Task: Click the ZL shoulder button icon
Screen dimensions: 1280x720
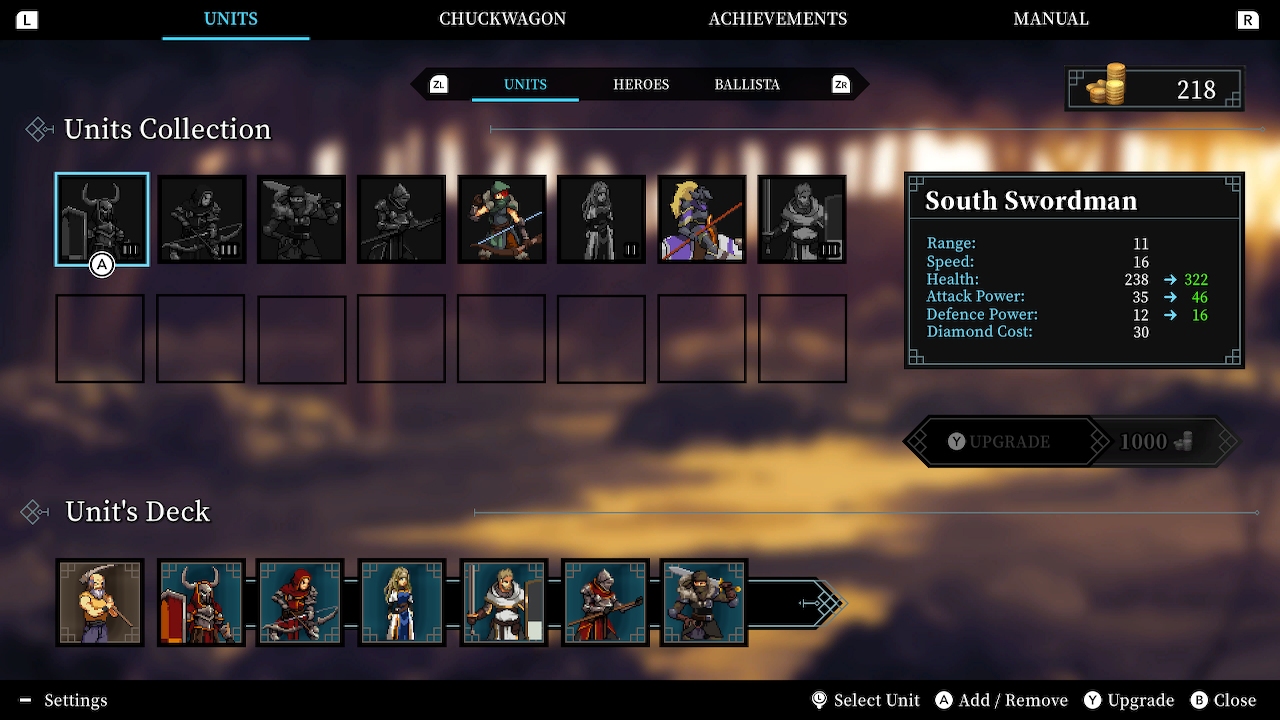Action: point(439,84)
